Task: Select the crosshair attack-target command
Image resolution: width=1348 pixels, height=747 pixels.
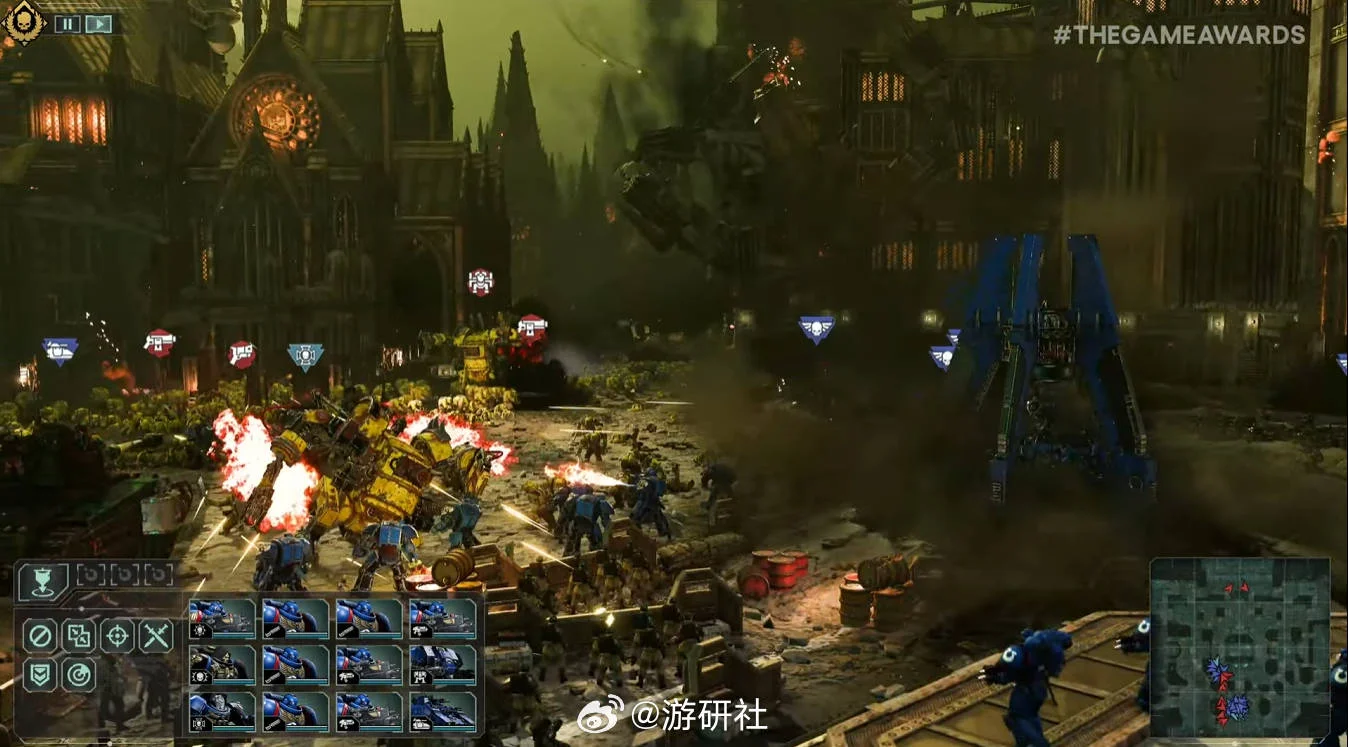Action: 118,635
